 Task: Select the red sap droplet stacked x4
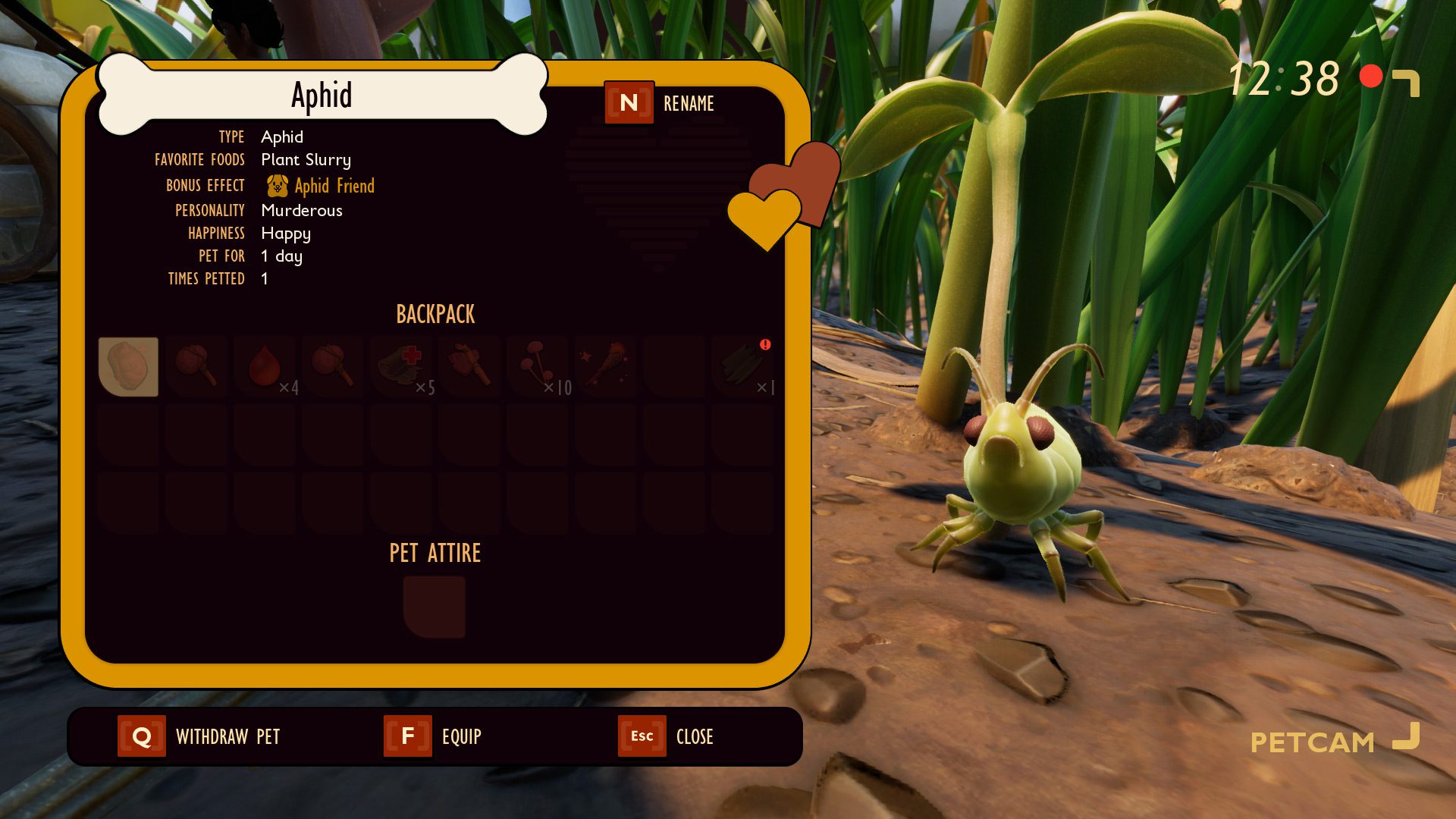pos(265,366)
